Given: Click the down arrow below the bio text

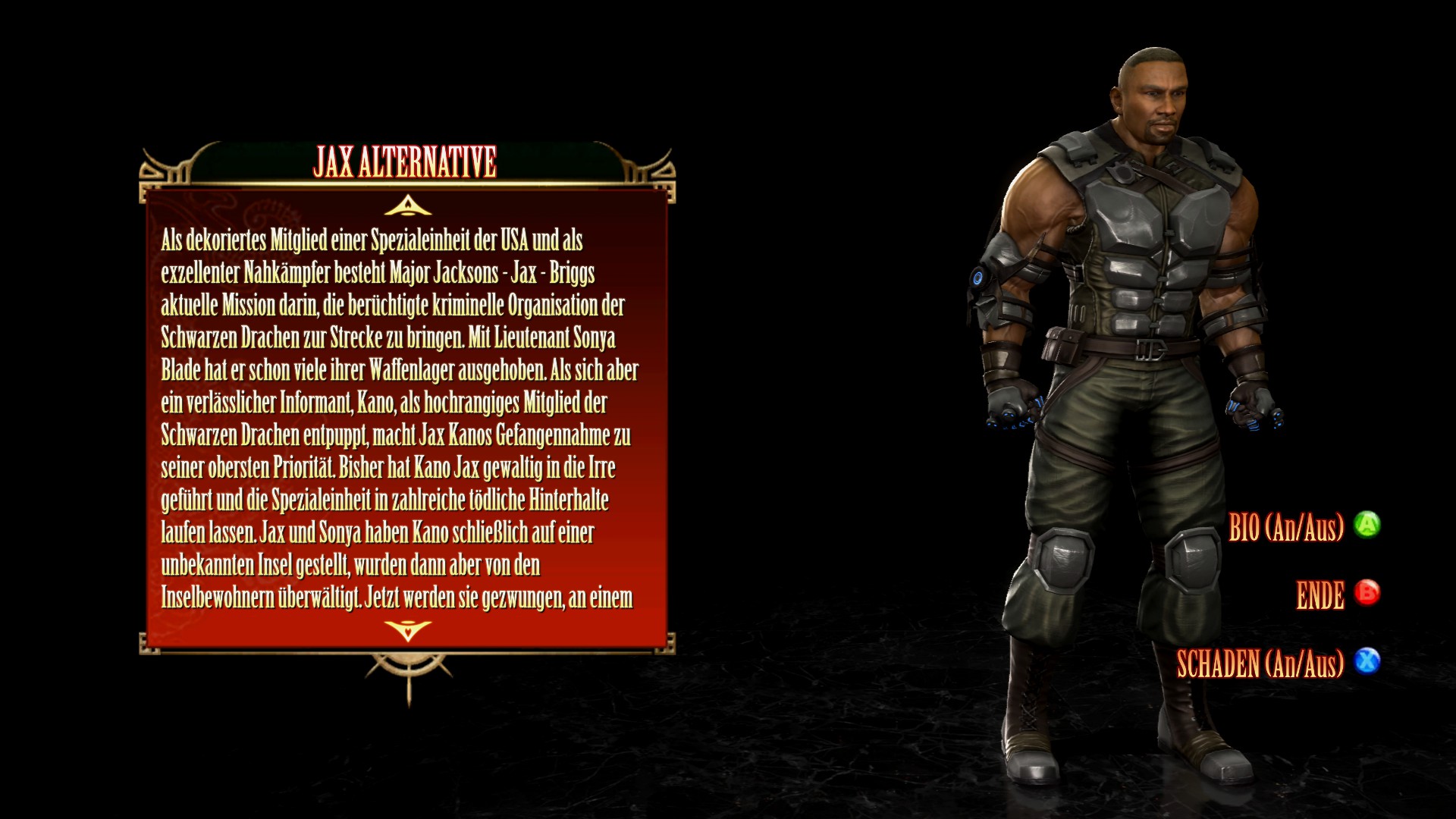Looking at the screenshot, I should tap(408, 629).
